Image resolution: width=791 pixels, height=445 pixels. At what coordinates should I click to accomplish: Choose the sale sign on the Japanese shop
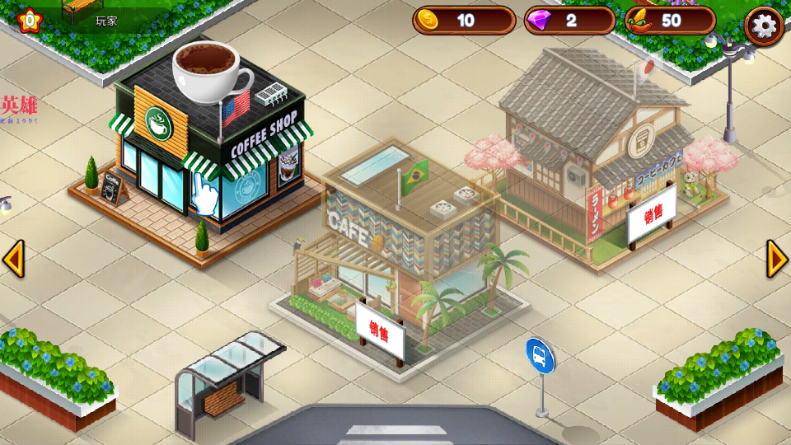point(652,220)
